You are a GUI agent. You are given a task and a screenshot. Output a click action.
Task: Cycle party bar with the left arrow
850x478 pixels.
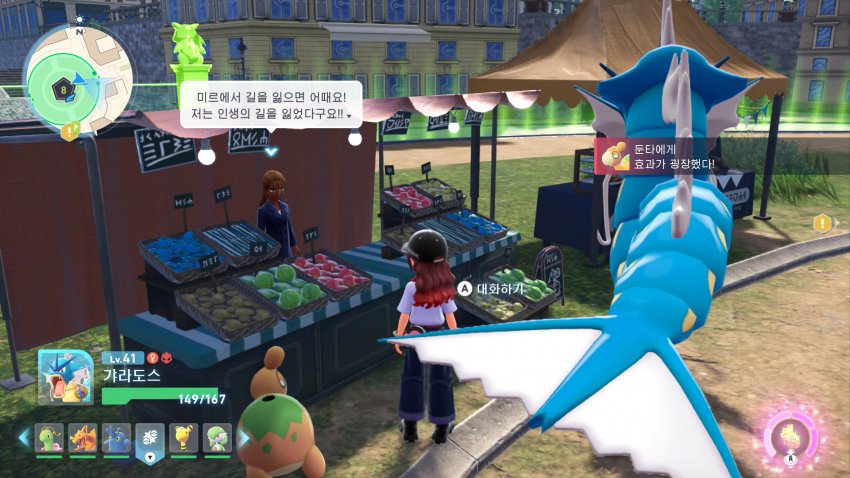(x=24, y=438)
